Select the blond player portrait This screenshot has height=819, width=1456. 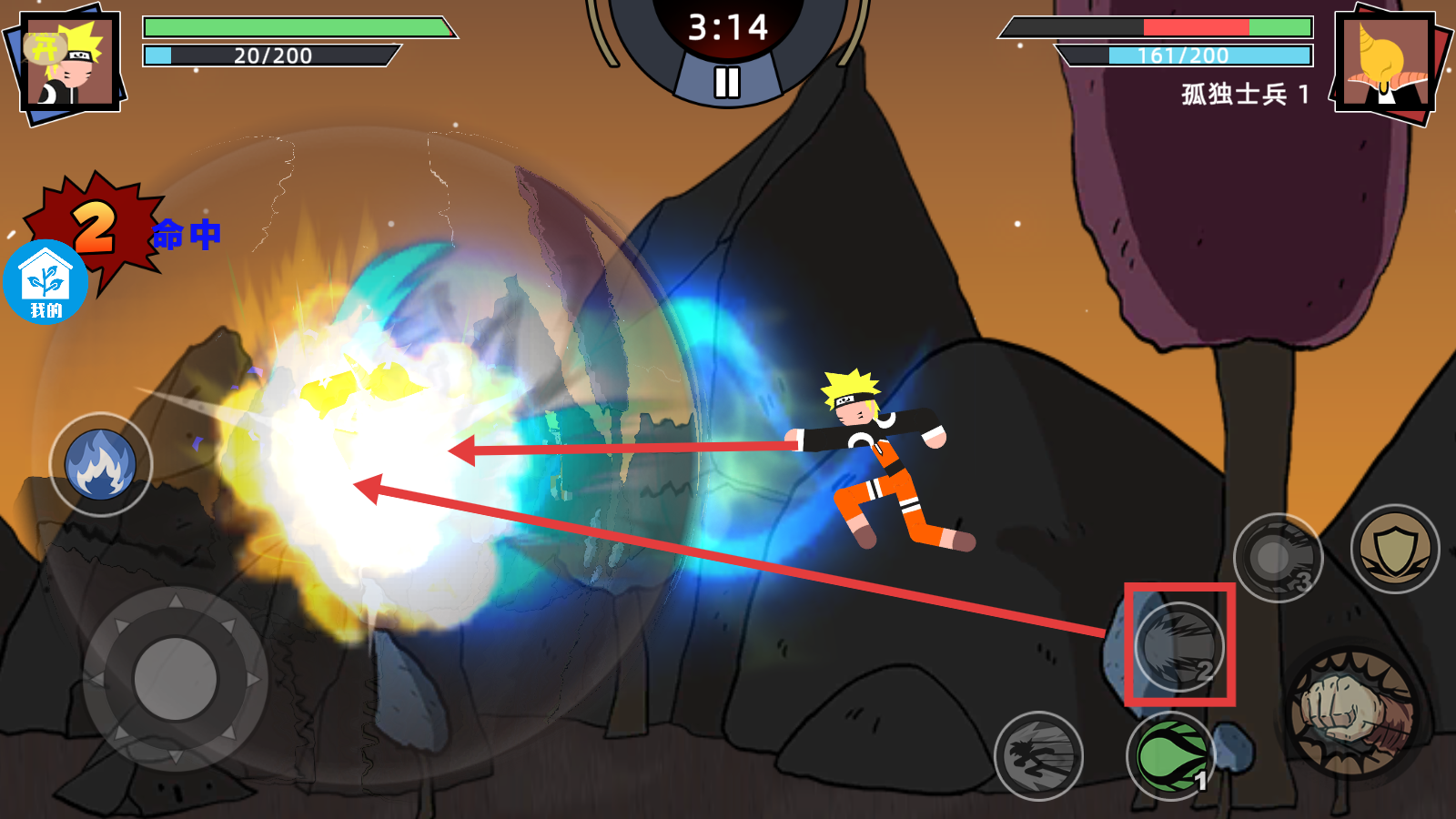70,62
